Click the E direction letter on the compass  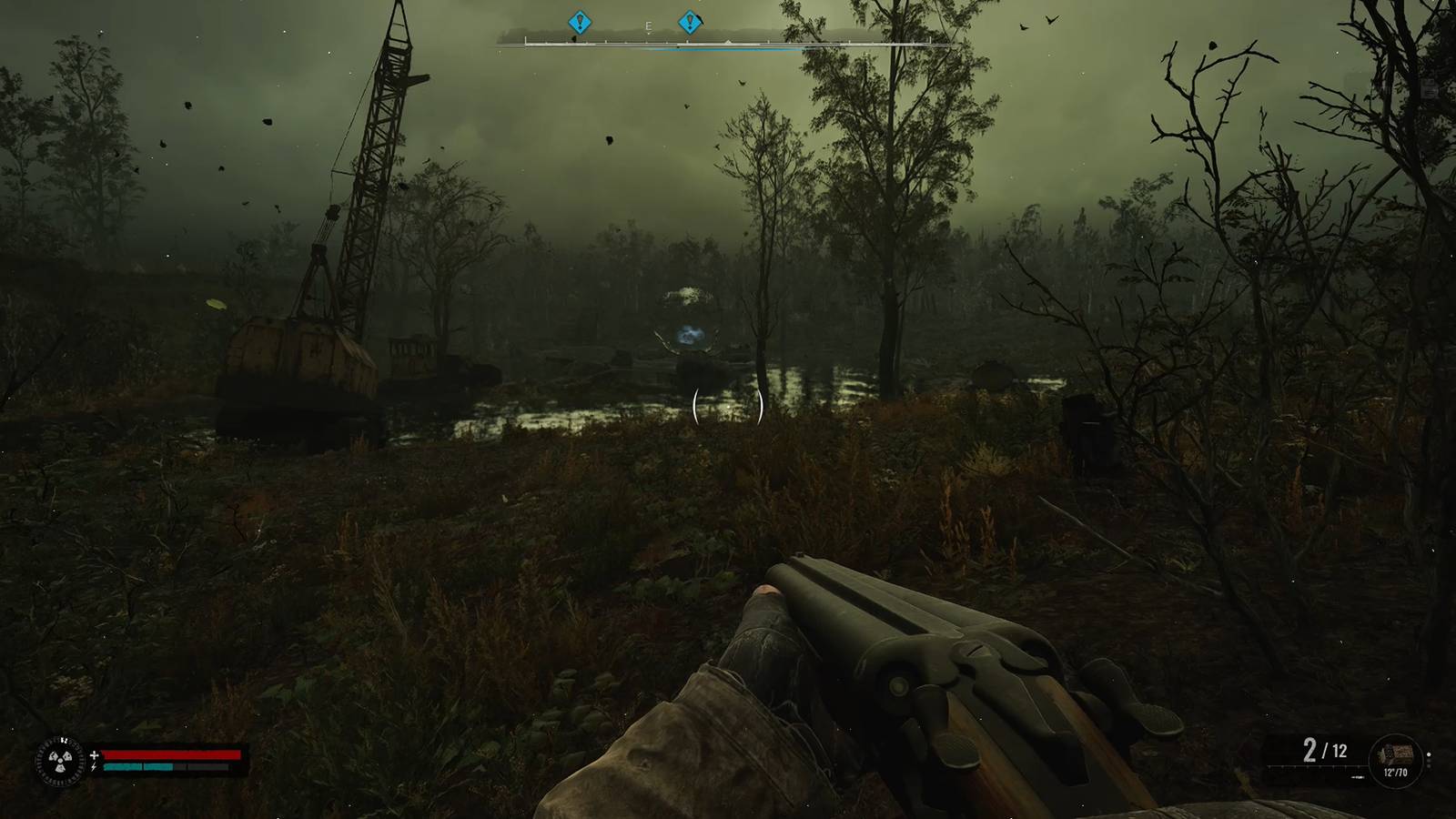coord(648,26)
